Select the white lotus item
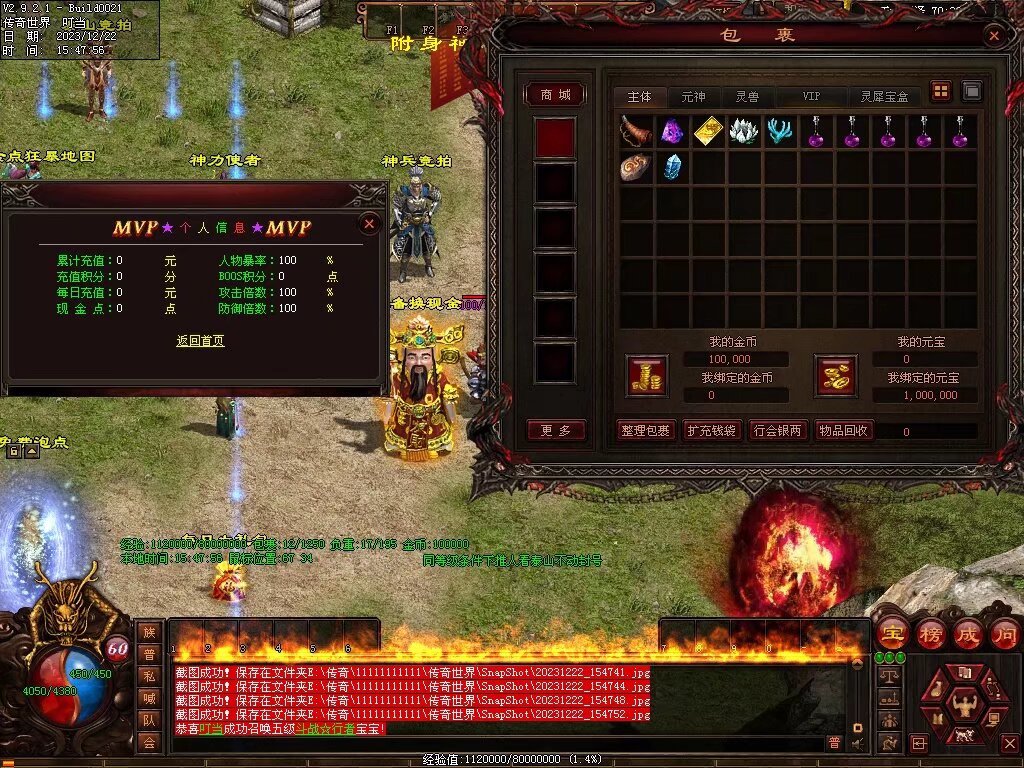The image size is (1024, 768). tap(744, 131)
